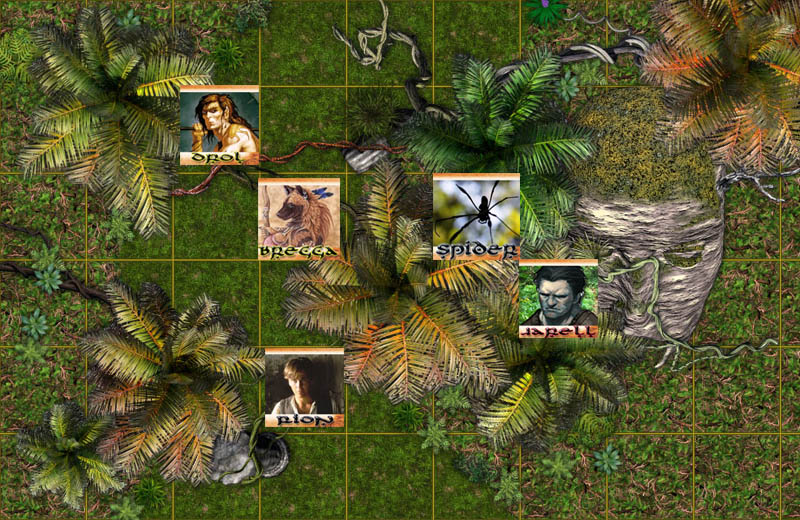Click the Rion portrait token

tap(304, 387)
